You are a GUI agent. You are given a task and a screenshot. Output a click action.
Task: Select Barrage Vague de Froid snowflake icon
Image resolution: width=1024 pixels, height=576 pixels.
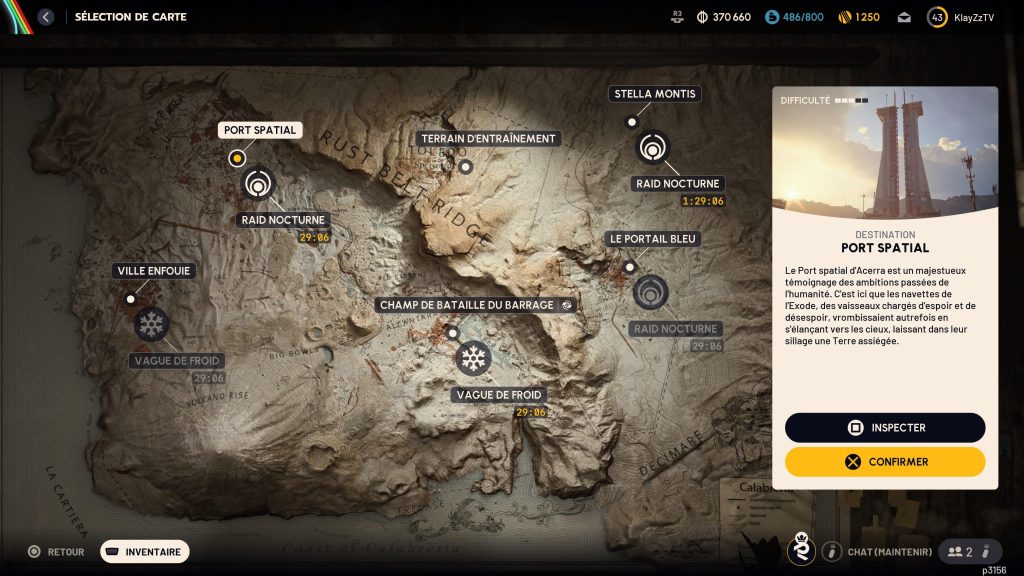[473, 358]
